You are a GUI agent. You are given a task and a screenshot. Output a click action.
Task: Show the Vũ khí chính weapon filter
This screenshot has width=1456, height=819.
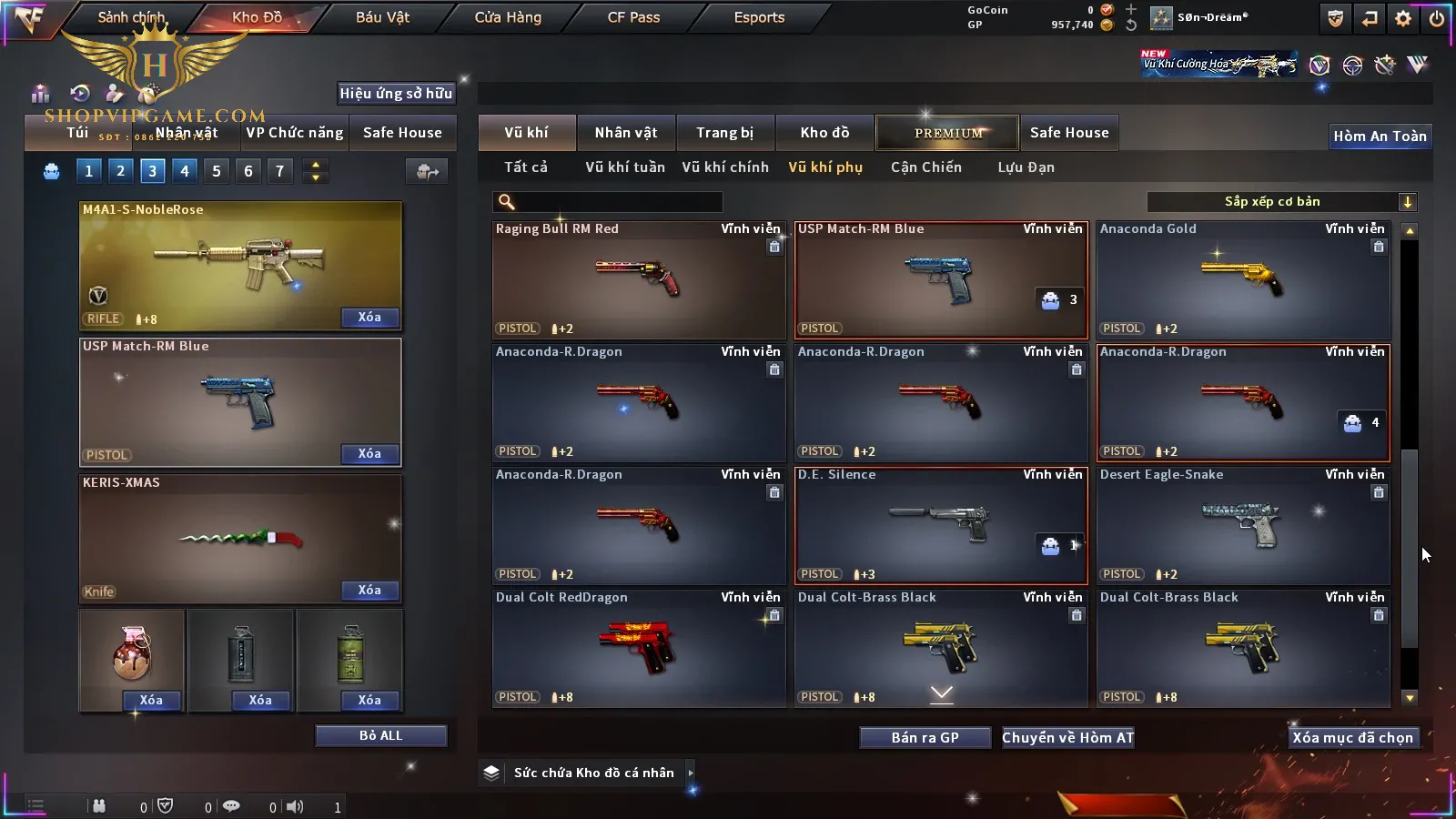click(x=725, y=167)
